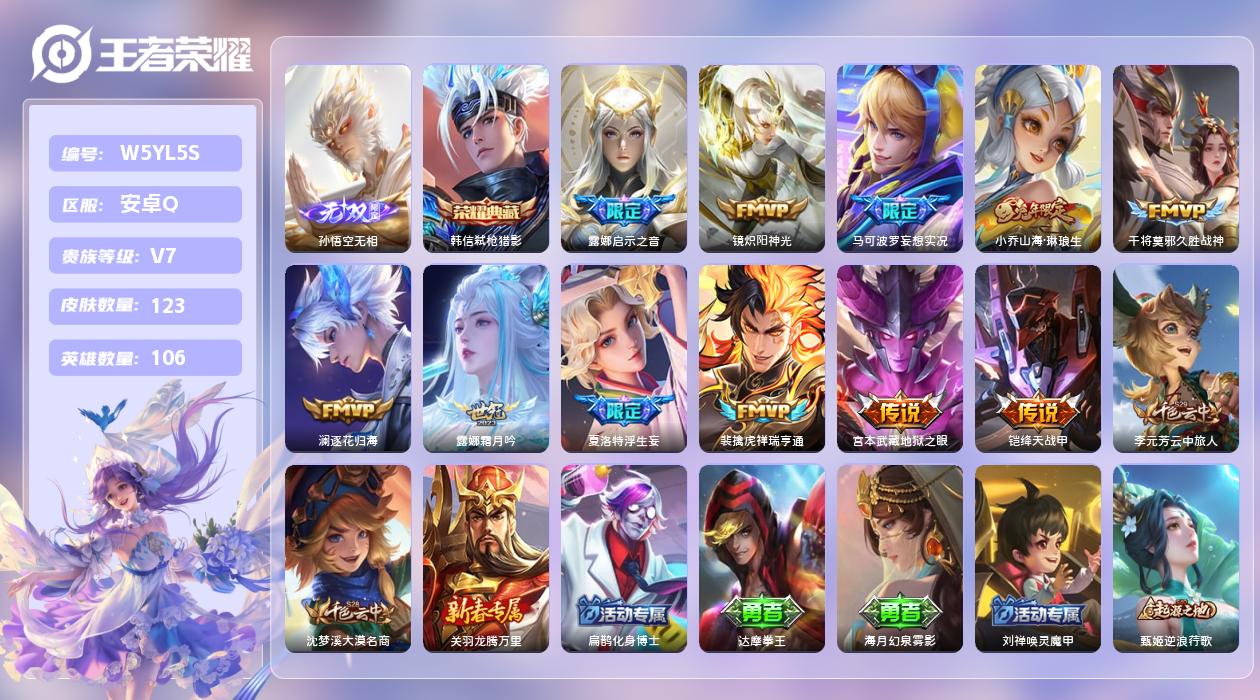Select the 孙悟空无相 skin card

[348, 158]
